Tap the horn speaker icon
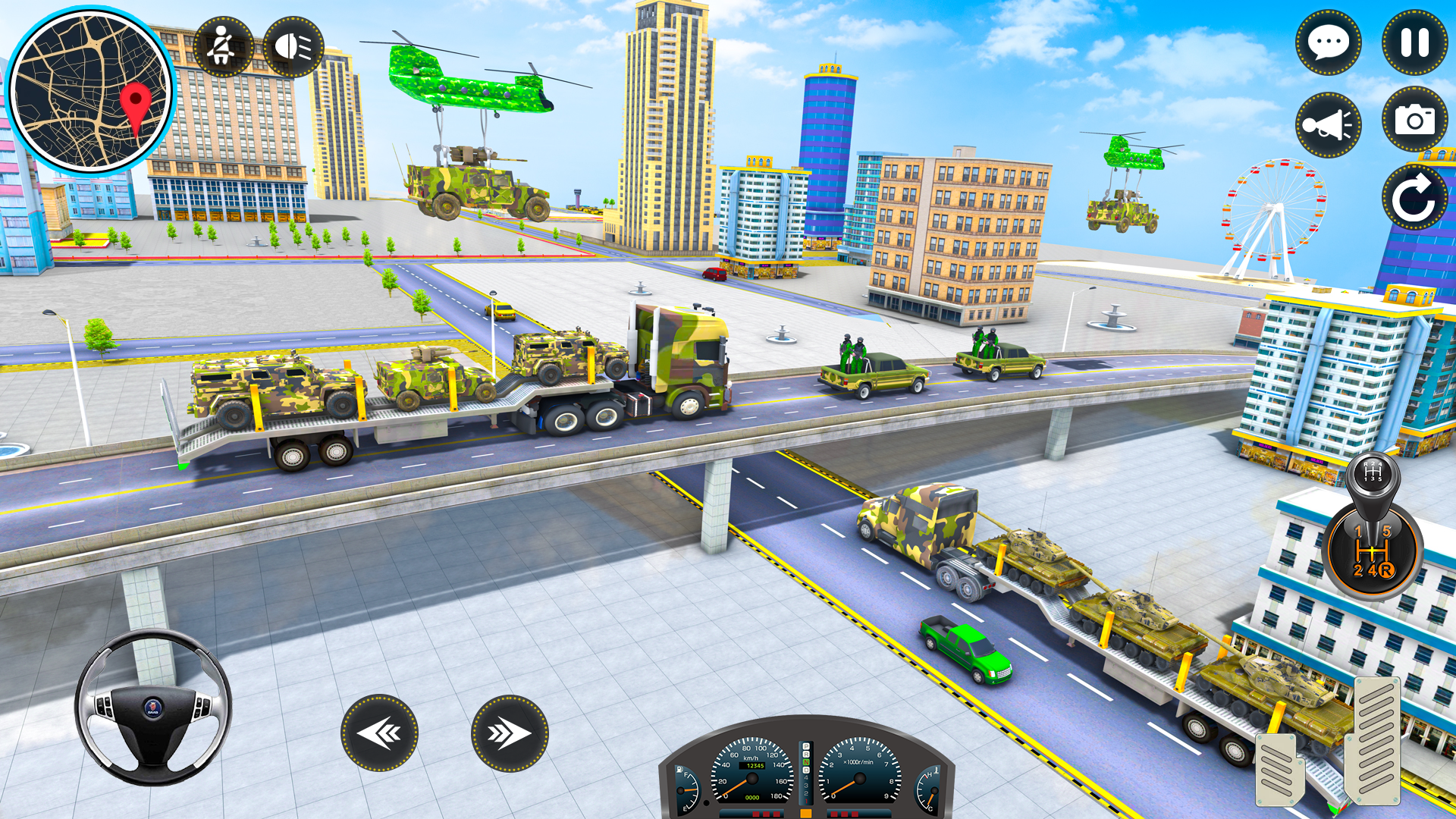The image size is (1456, 819). click(1329, 124)
